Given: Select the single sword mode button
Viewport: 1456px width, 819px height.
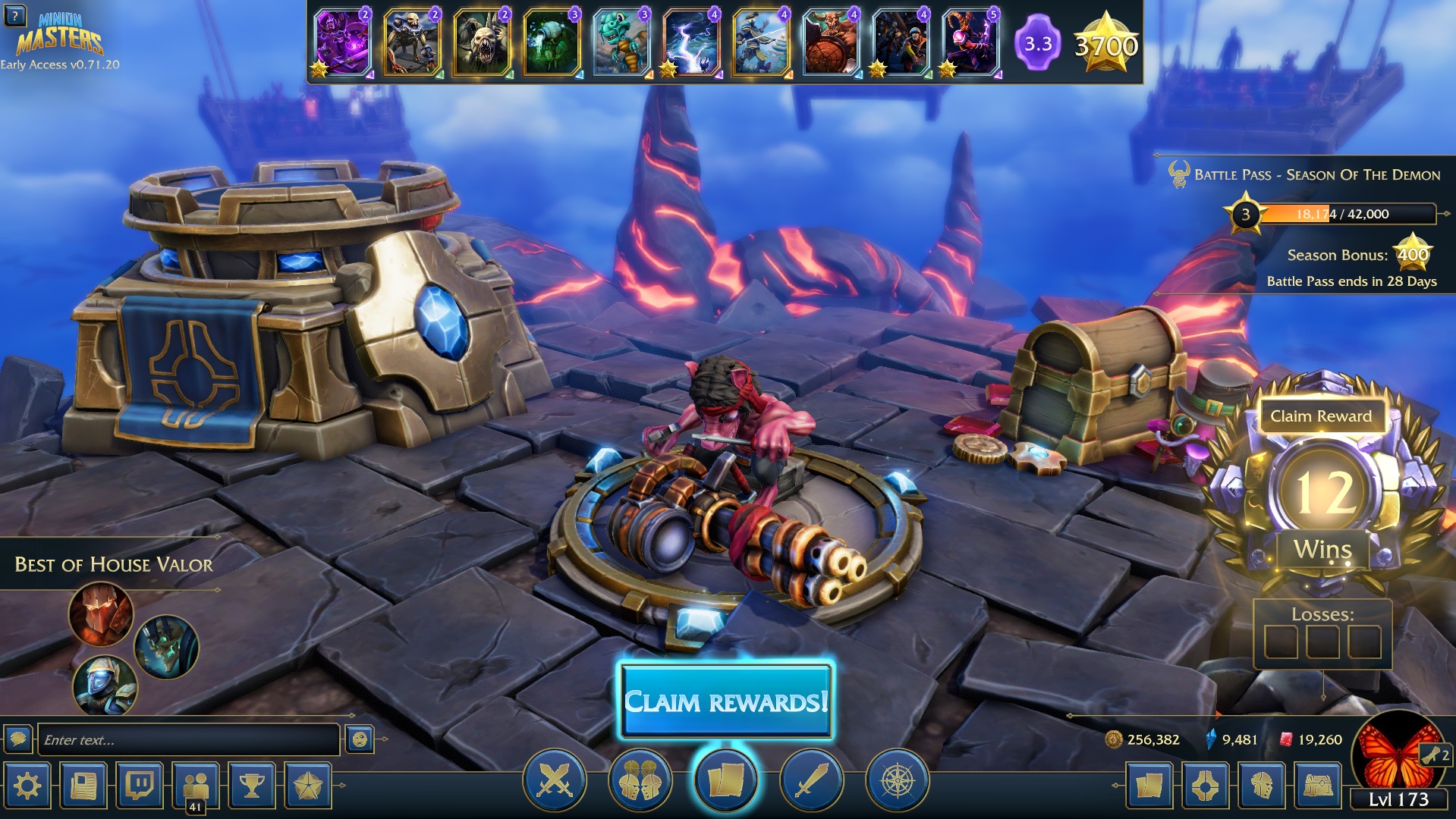Looking at the screenshot, I should 811,780.
